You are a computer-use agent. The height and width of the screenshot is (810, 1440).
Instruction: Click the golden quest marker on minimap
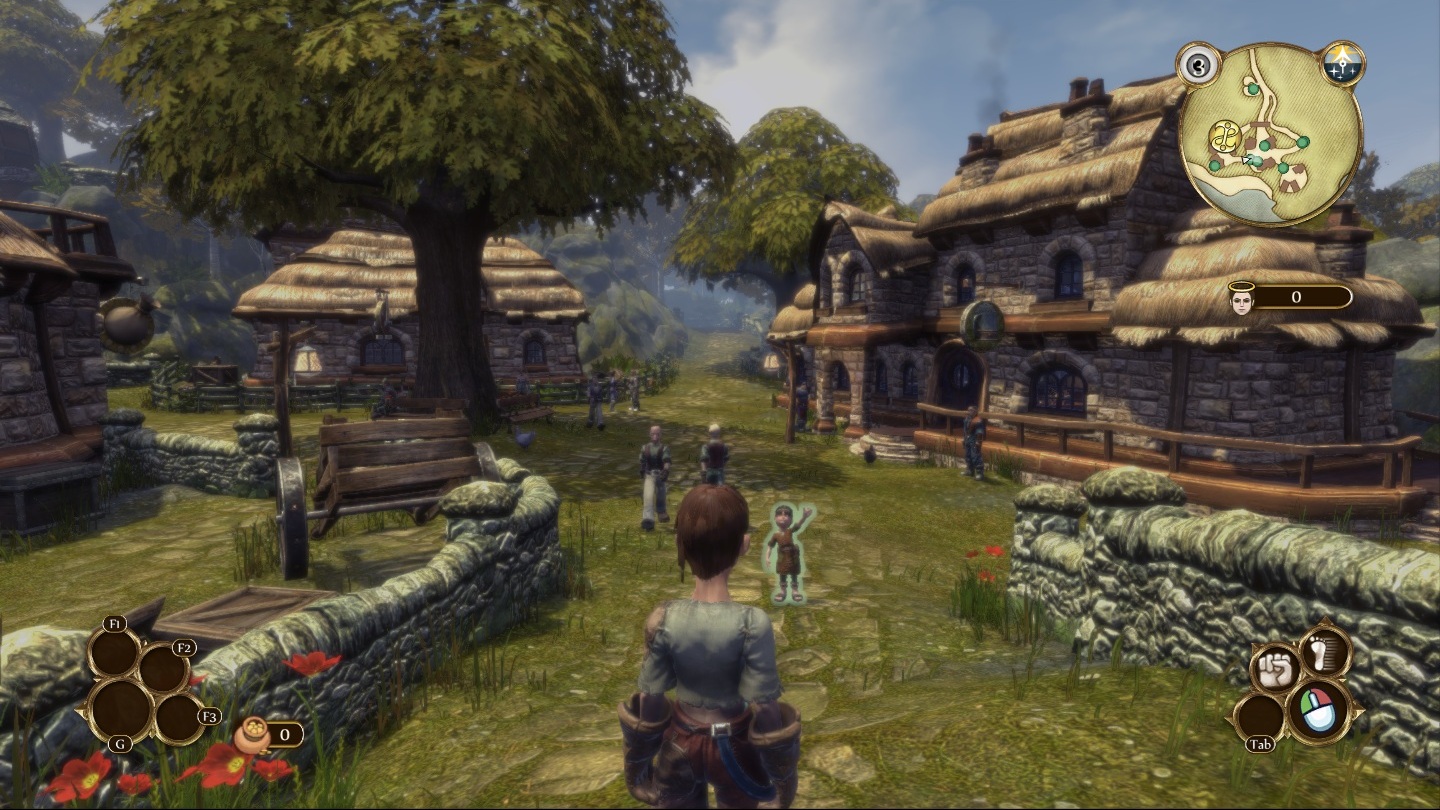(1224, 136)
